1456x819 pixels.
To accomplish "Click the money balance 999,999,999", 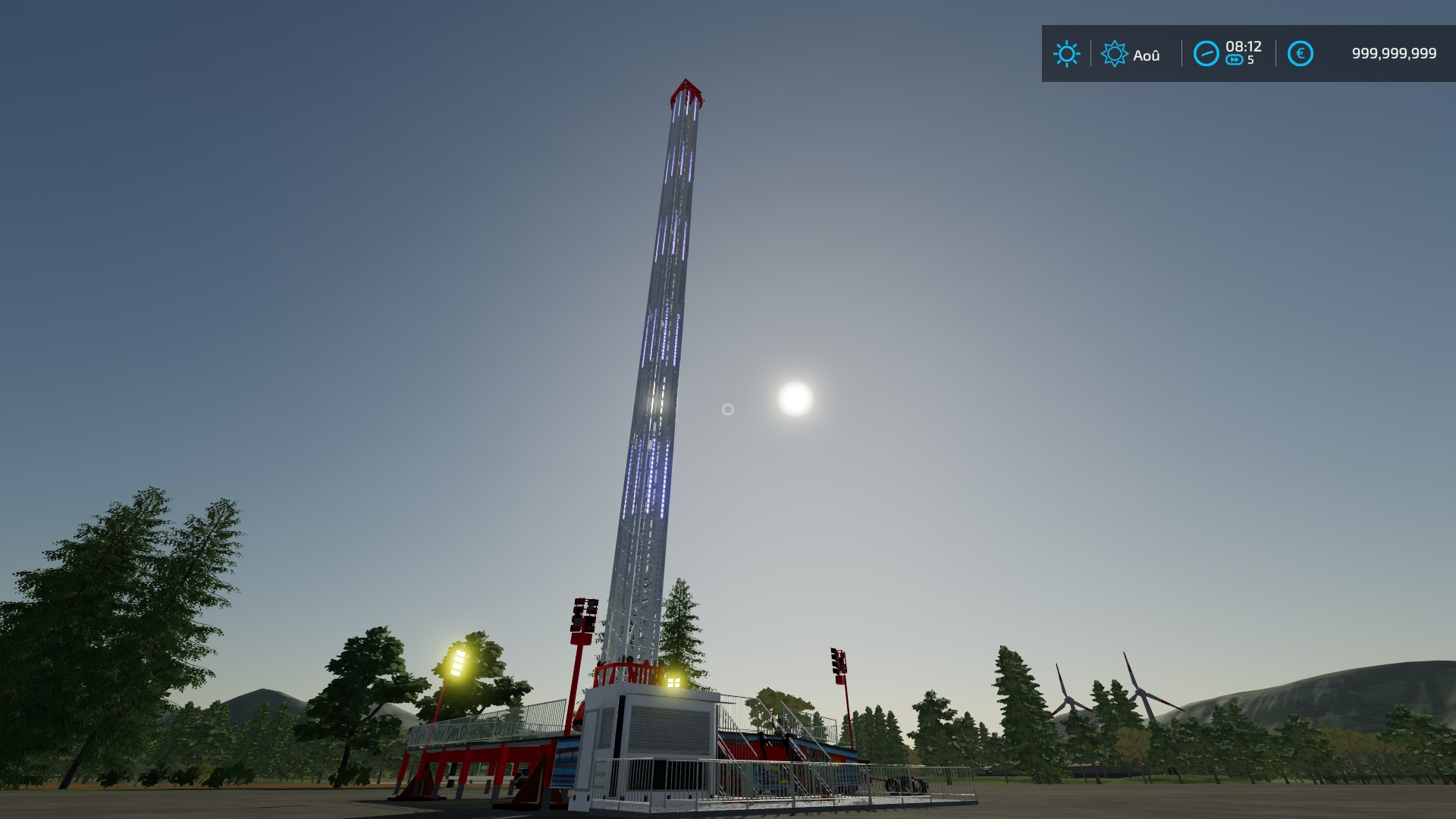I will (1393, 53).
